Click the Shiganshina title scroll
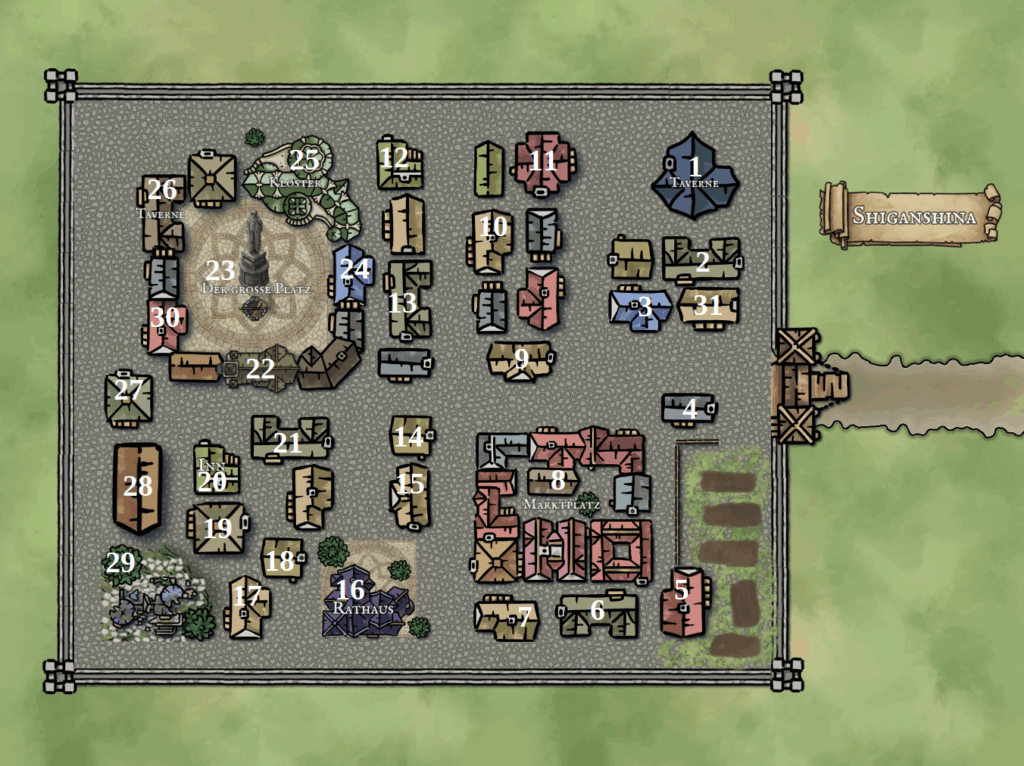Viewport: 1024px width, 766px height. click(910, 214)
